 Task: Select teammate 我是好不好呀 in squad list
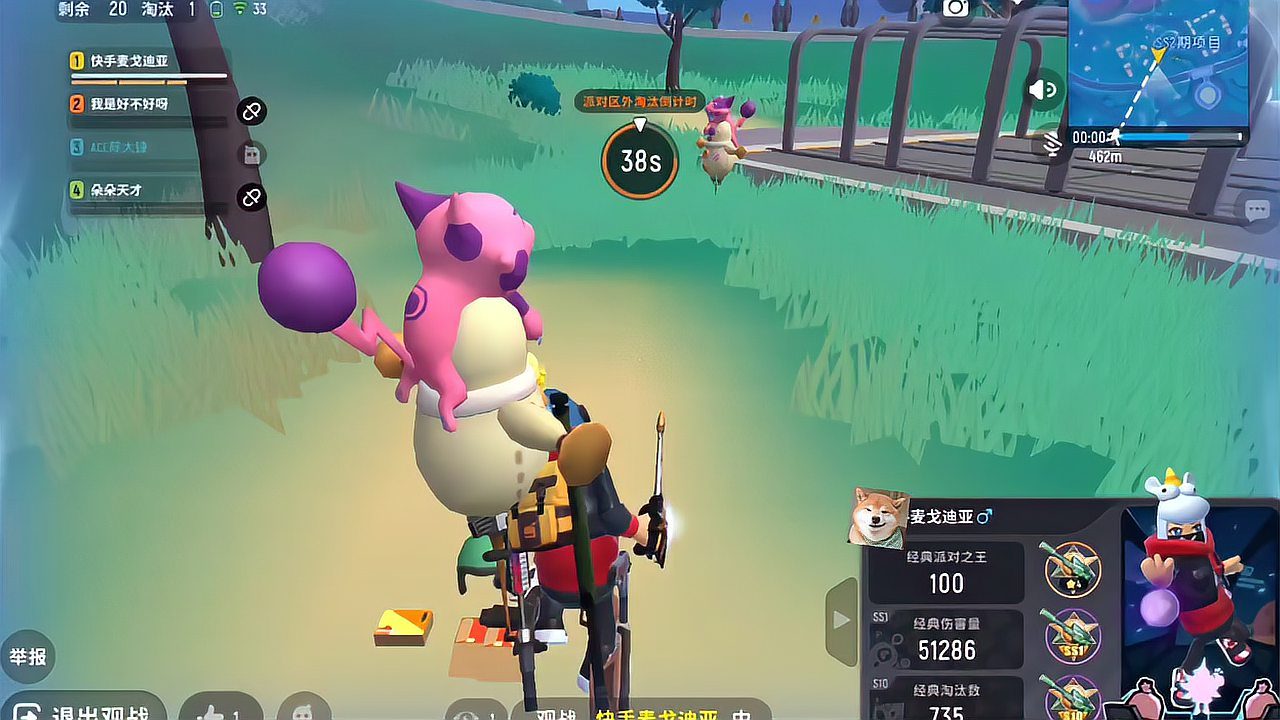130,104
